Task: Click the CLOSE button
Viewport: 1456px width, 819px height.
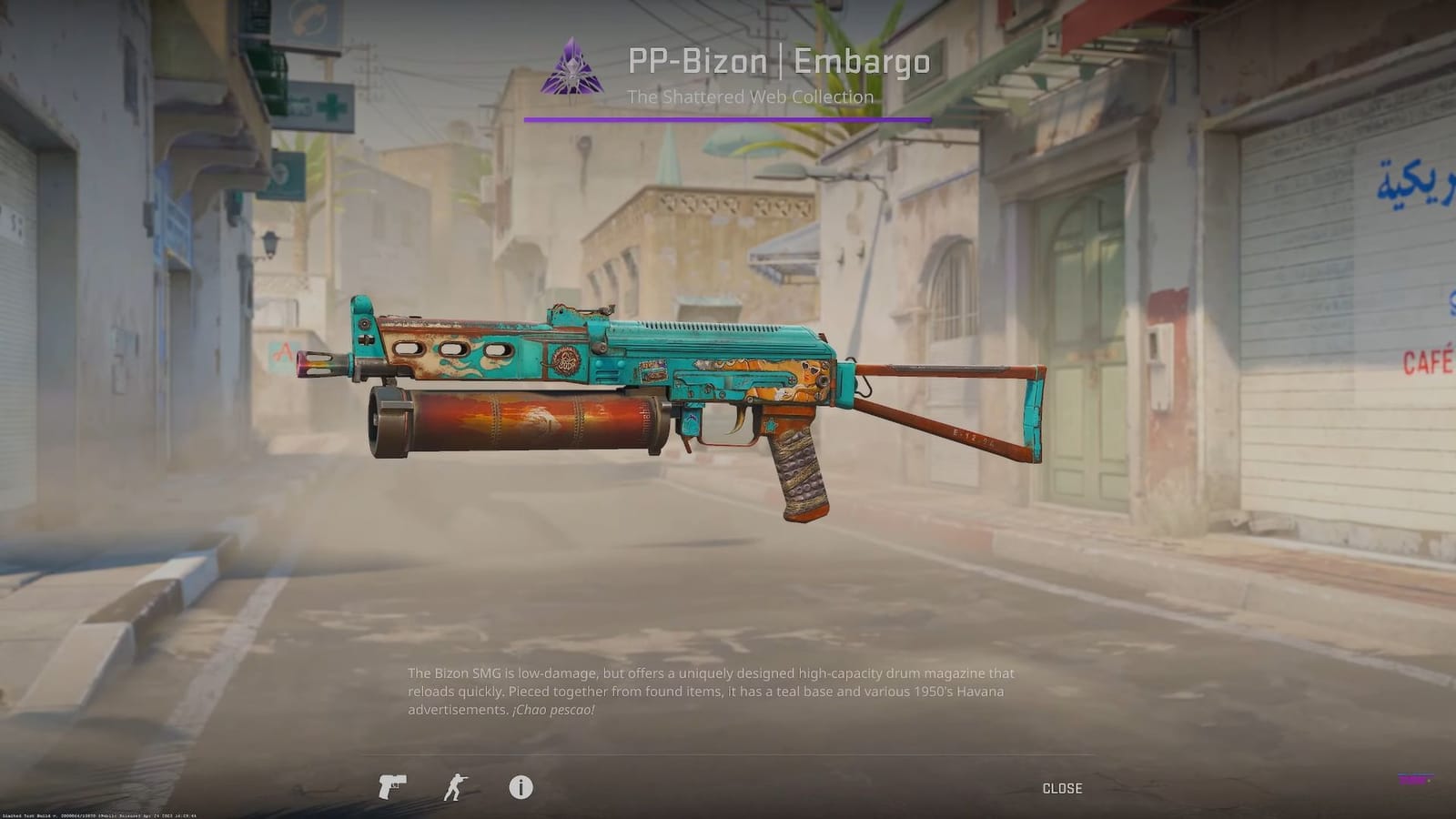Action: (x=1061, y=788)
